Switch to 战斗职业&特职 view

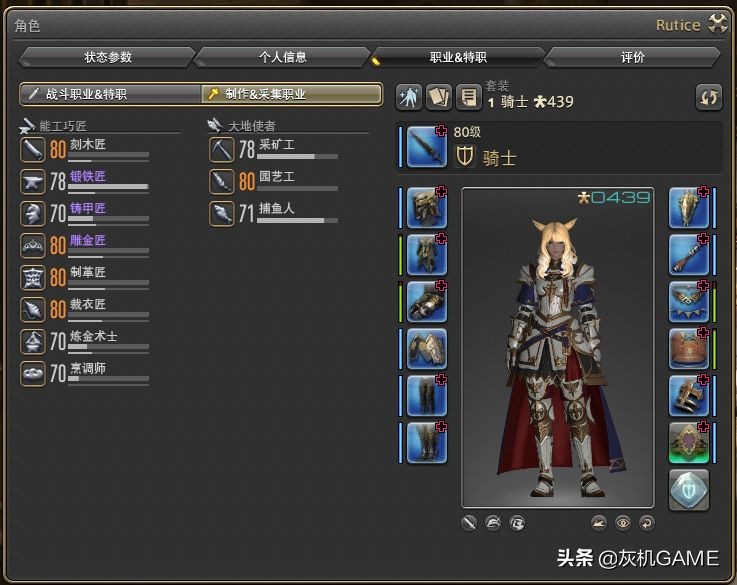point(110,94)
